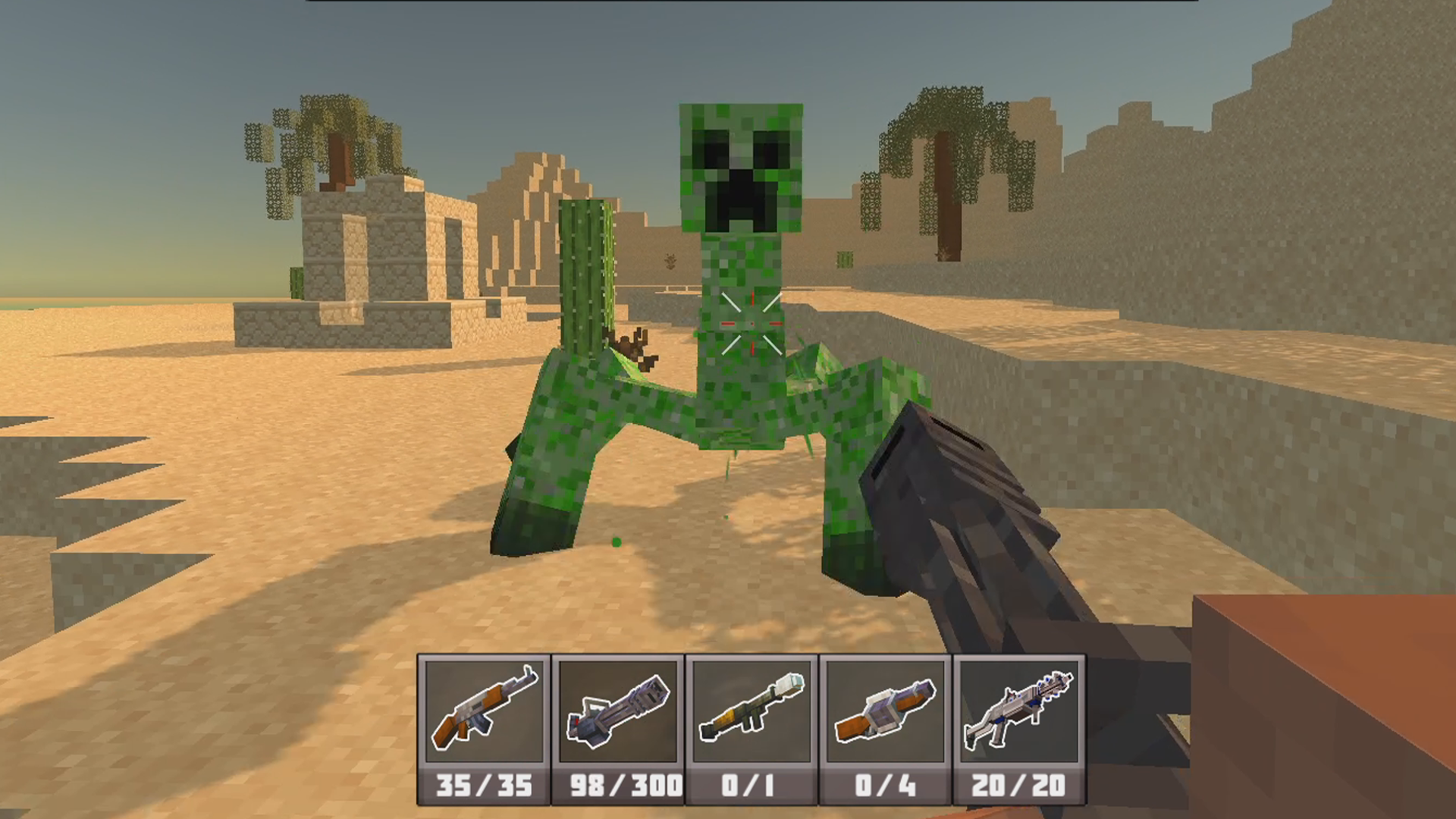Click the 0/4 ammo counter
The width and height of the screenshot is (1456, 819).
[885, 786]
